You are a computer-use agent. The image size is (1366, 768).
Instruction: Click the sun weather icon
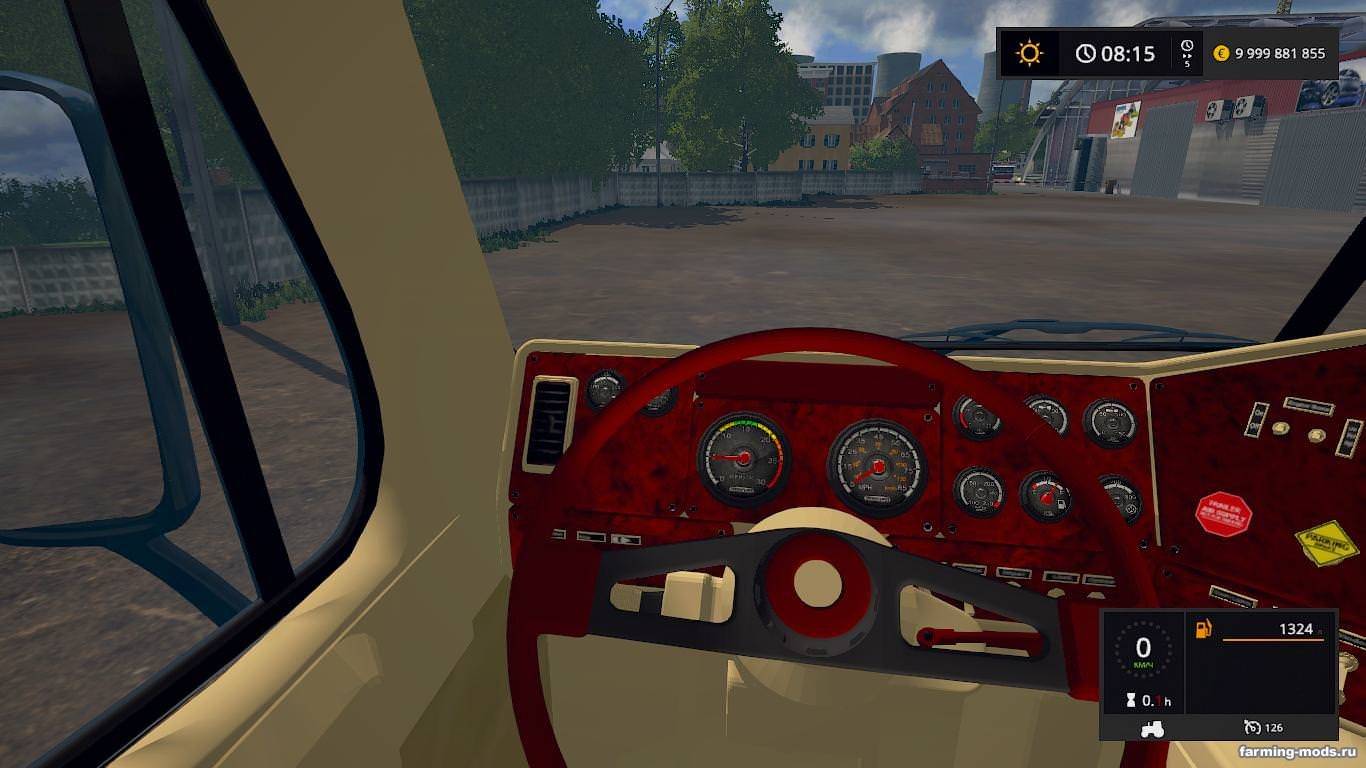1029,53
